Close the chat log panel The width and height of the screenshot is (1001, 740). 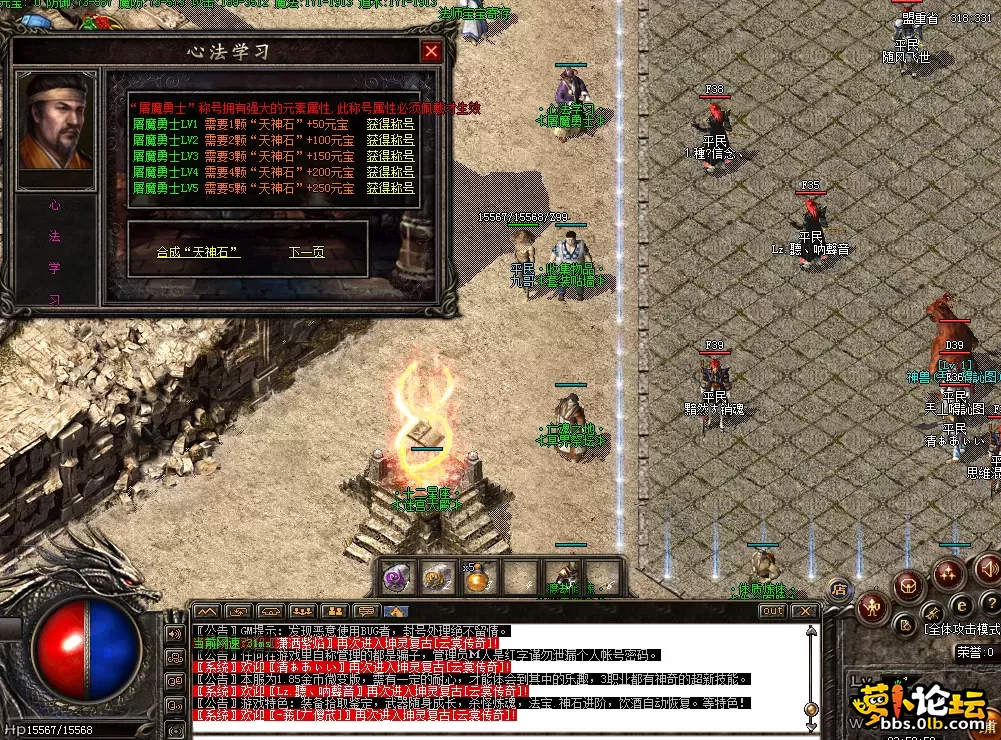tap(804, 611)
